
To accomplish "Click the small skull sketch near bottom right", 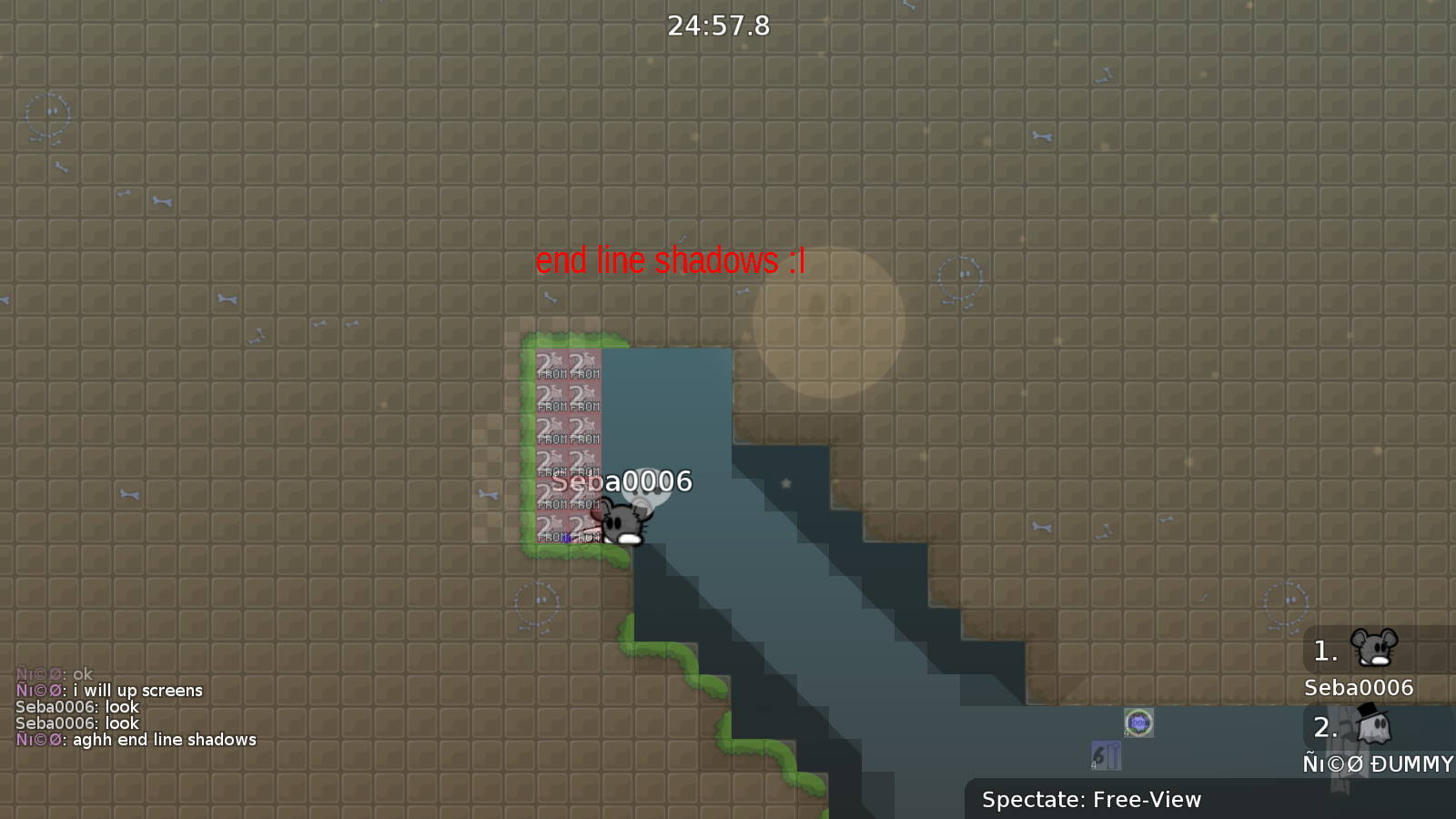I will click(1287, 602).
